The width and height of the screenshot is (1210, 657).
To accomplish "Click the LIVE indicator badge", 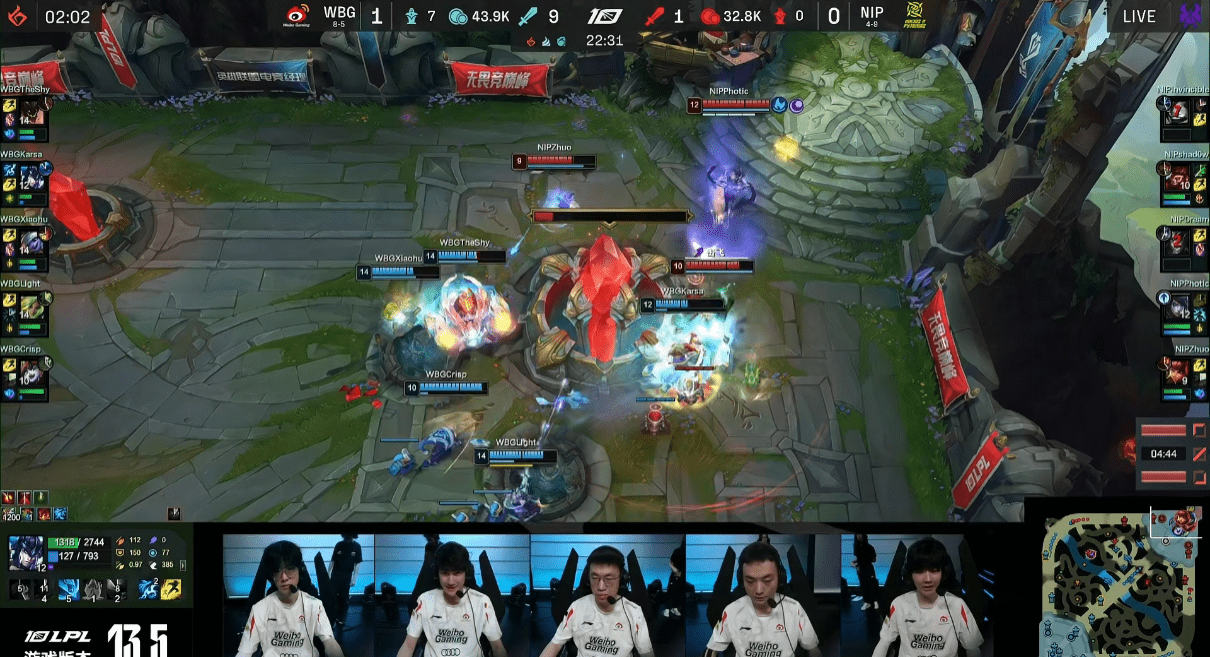I will [1139, 16].
